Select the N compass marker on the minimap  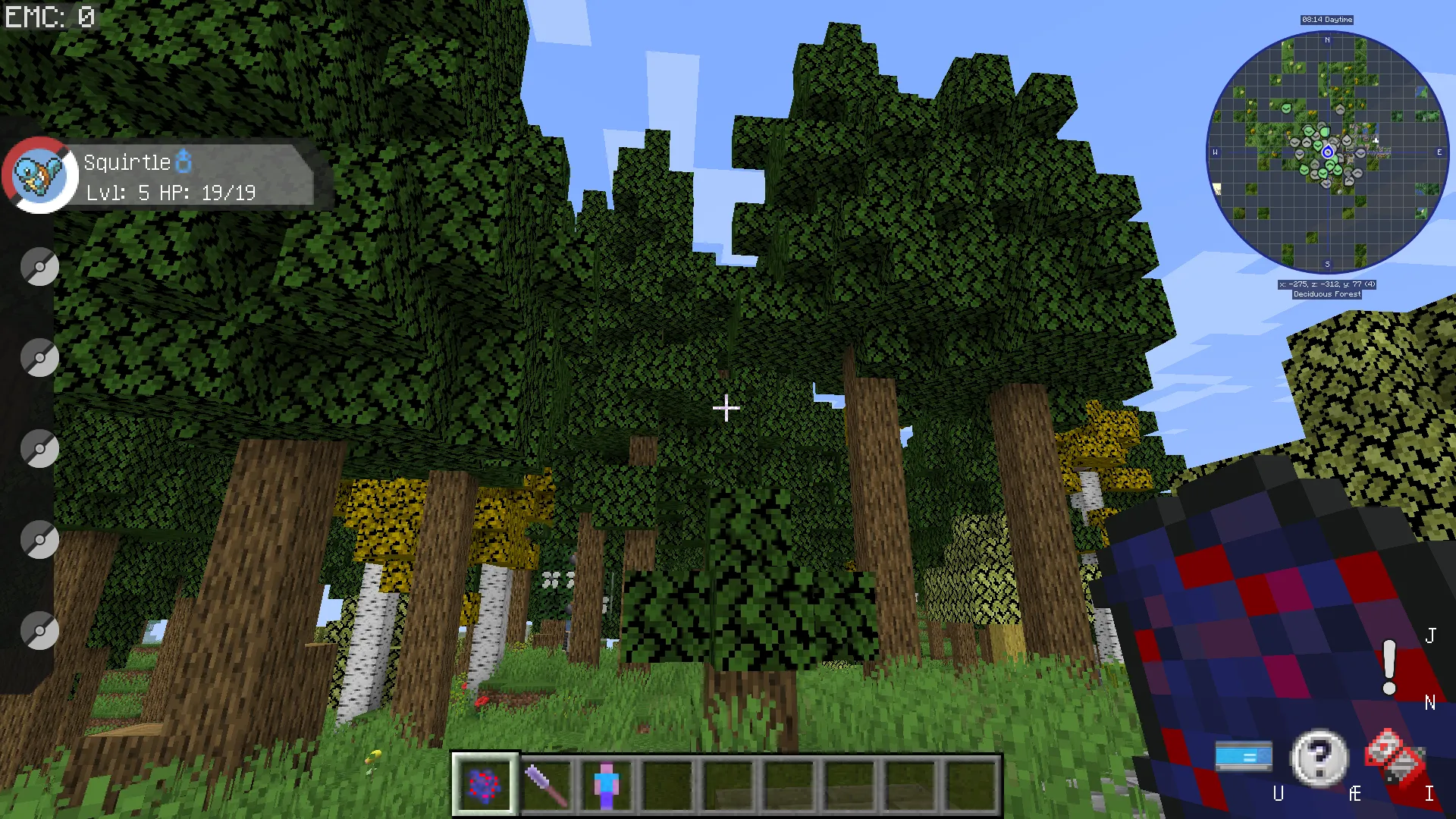click(1326, 39)
